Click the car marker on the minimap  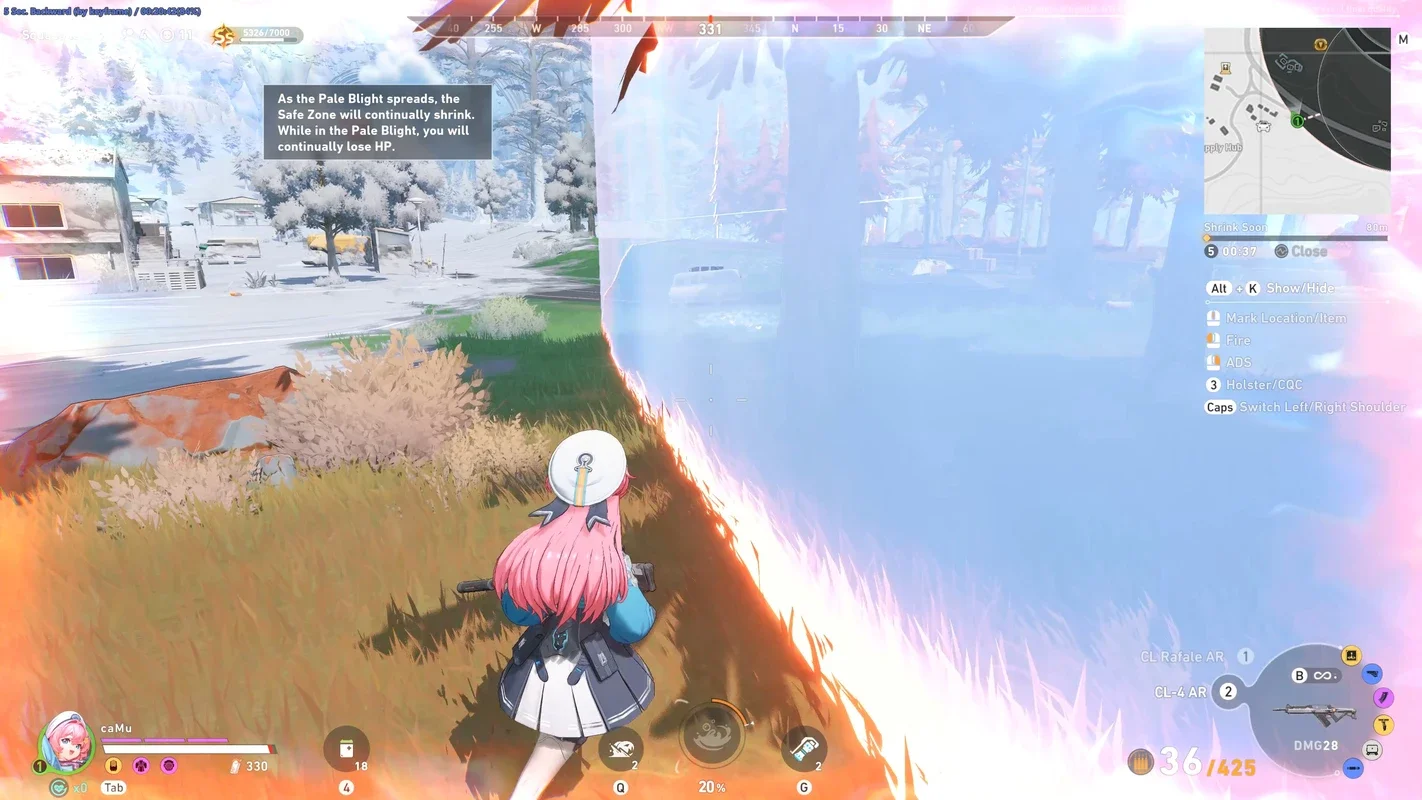tap(1263, 126)
